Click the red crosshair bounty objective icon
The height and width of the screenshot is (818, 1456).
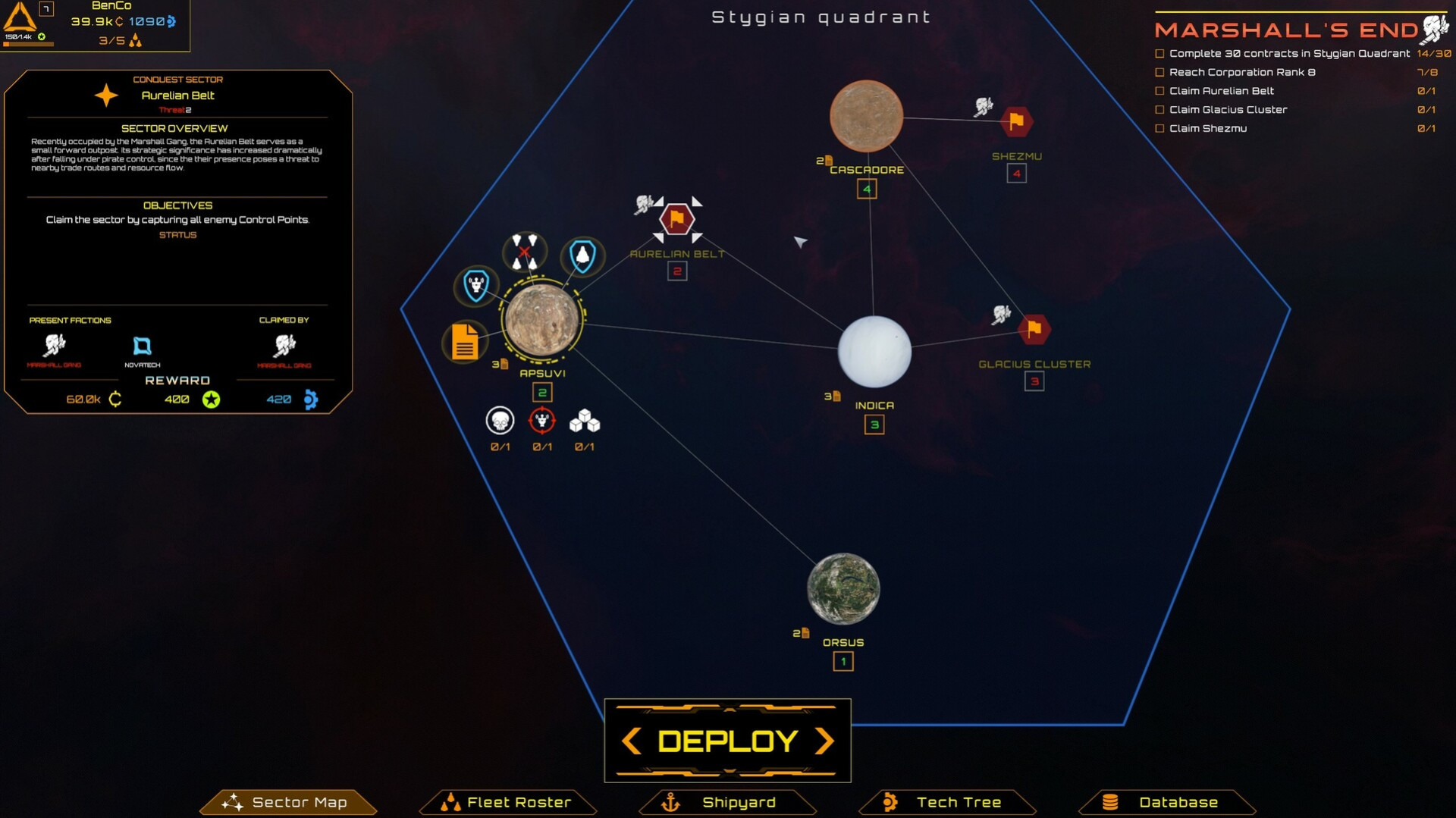542,421
